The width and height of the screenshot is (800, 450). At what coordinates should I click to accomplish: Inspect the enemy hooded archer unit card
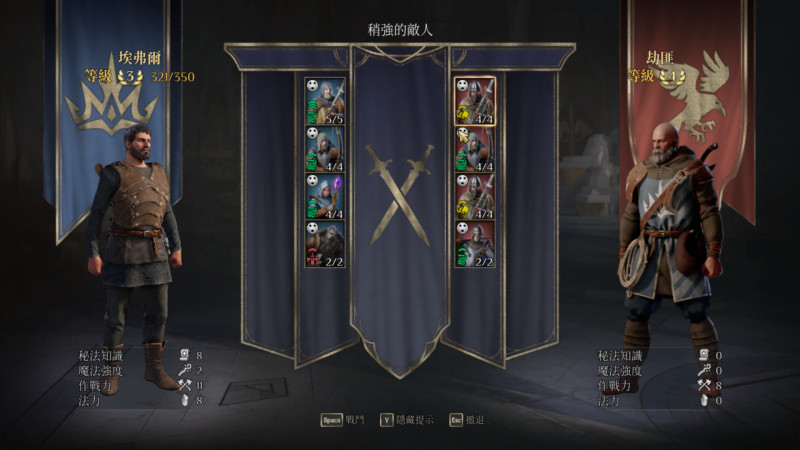point(475,149)
